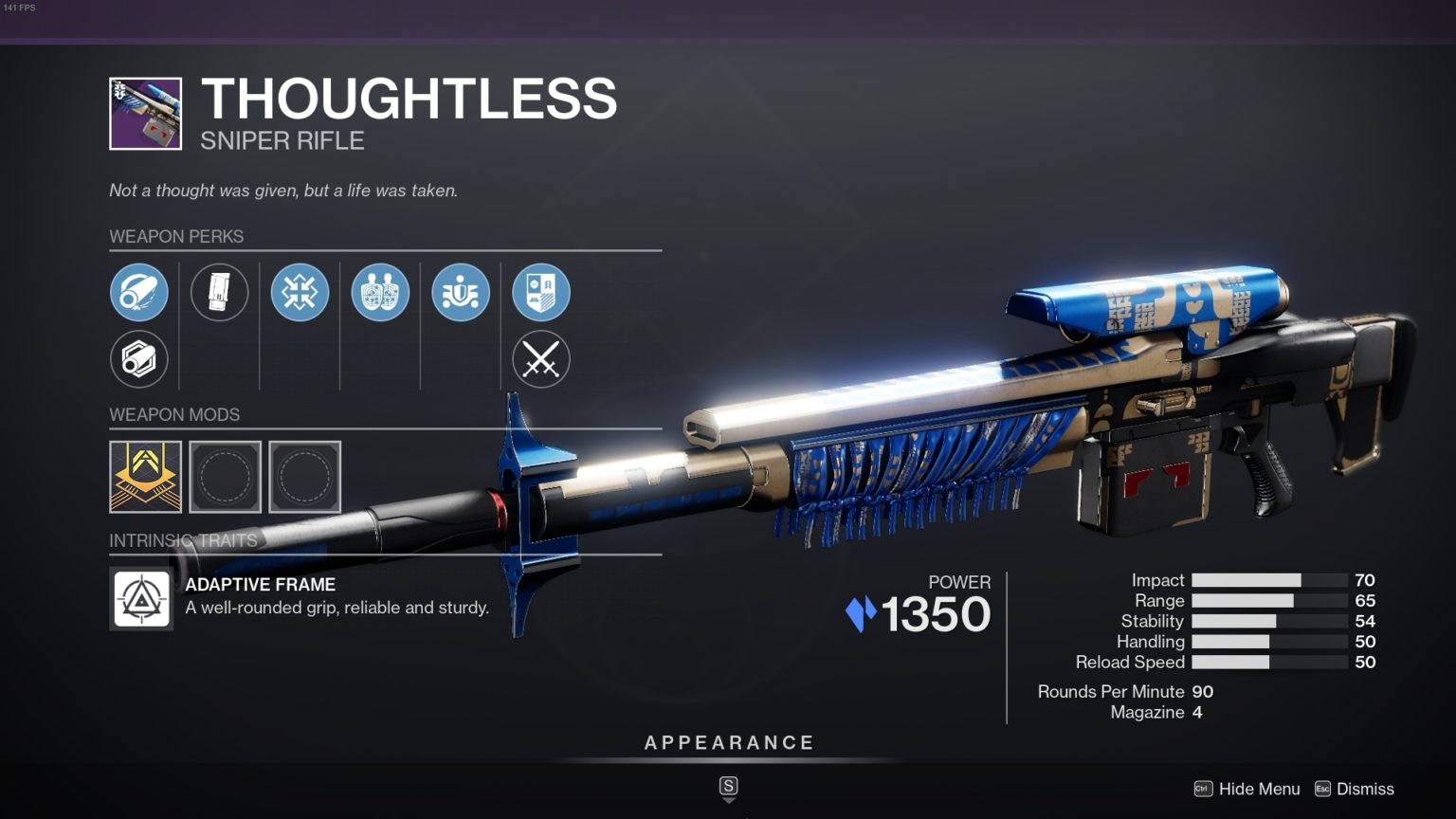Select the white magazine perk icon
The width and height of the screenshot is (1456, 819).
tap(220, 292)
